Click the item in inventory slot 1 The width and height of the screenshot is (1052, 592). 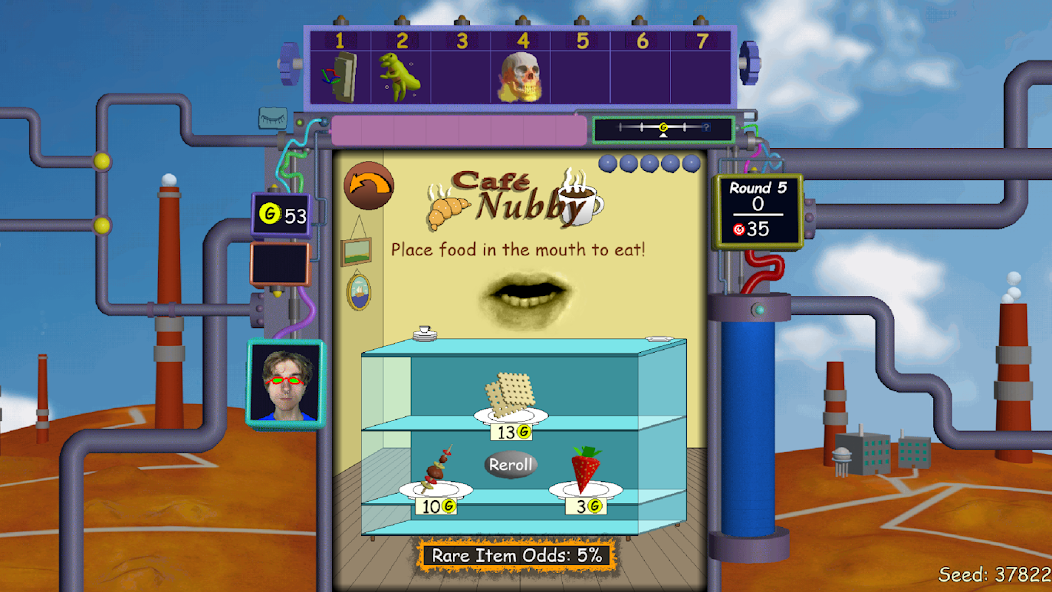(340, 77)
